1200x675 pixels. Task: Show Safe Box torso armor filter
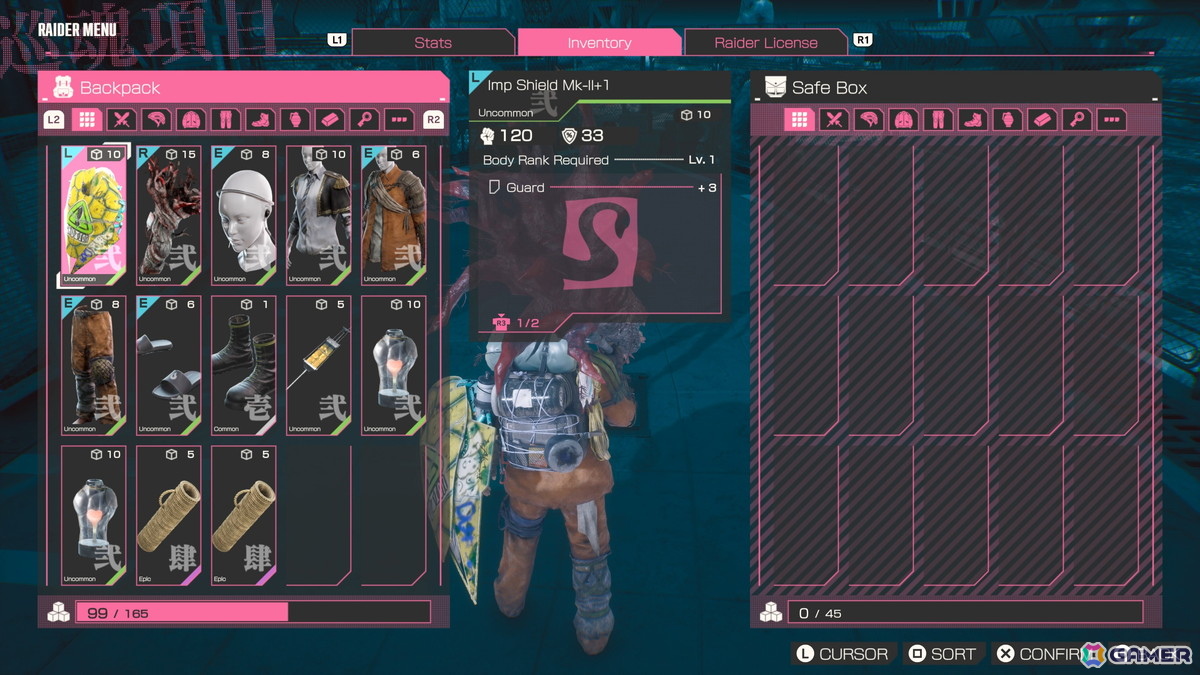[x=903, y=120]
